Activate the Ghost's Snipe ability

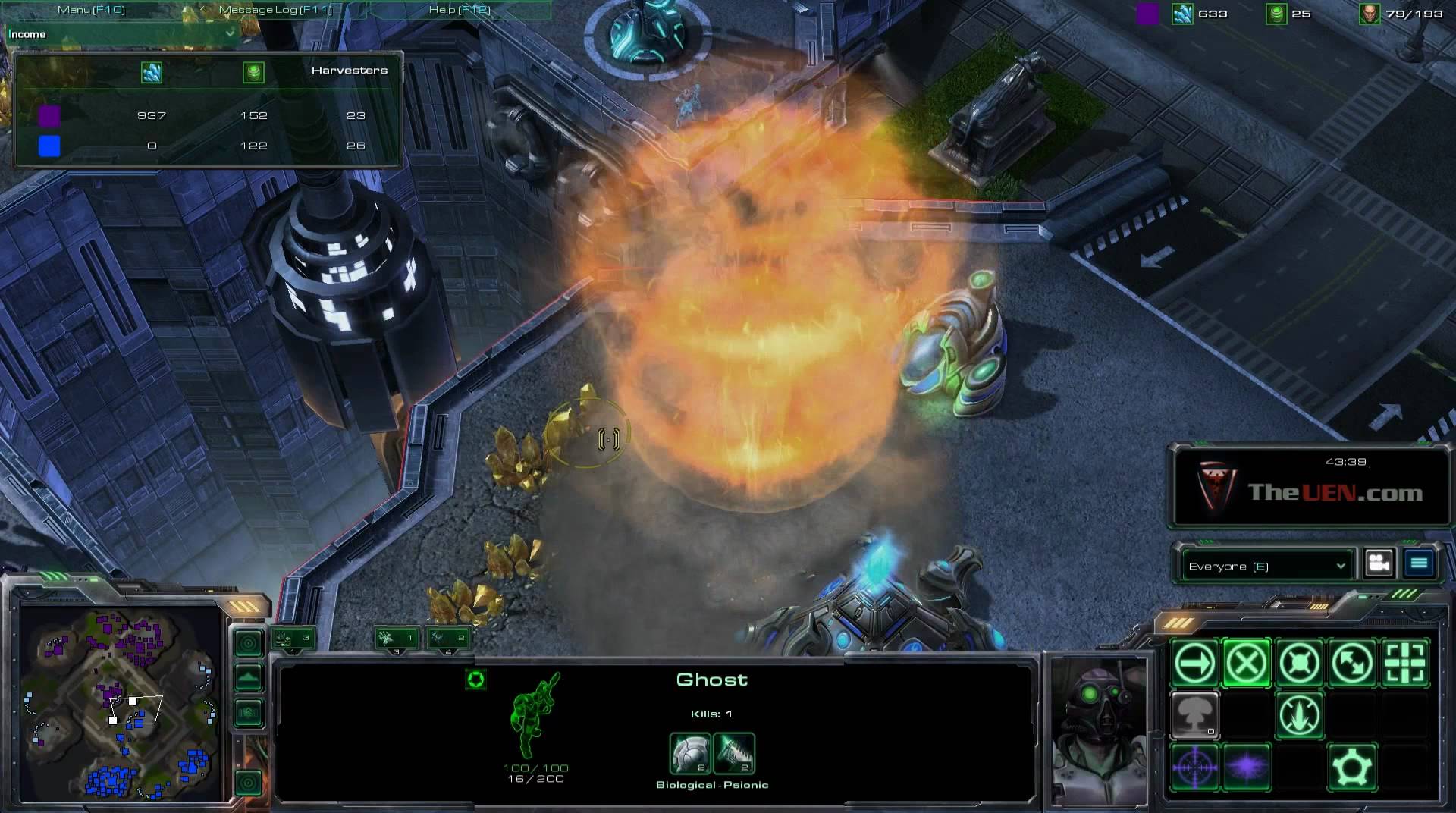(1195, 767)
